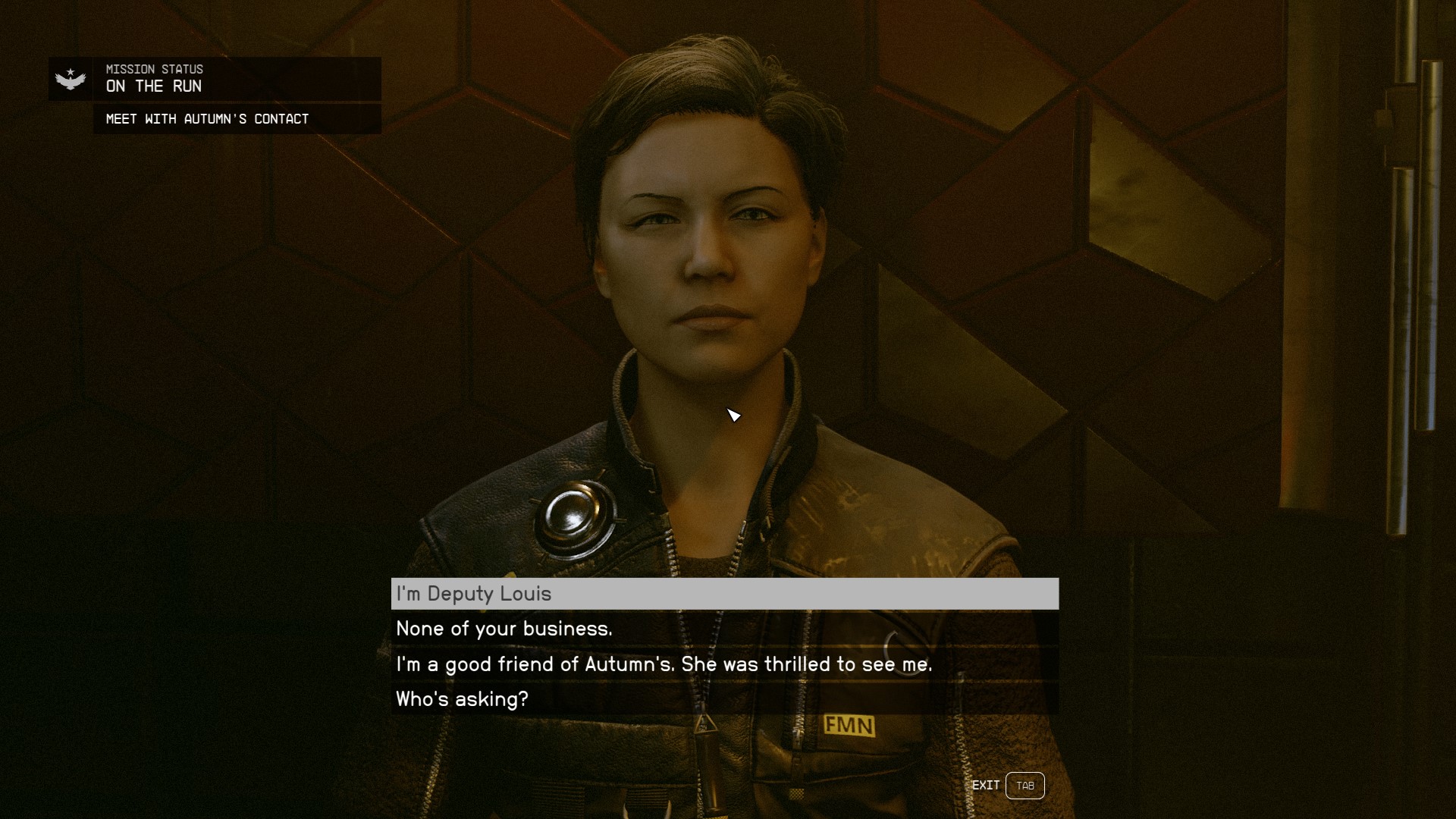Choose the "I'm Deputy Louis" reply

pos(724,594)
